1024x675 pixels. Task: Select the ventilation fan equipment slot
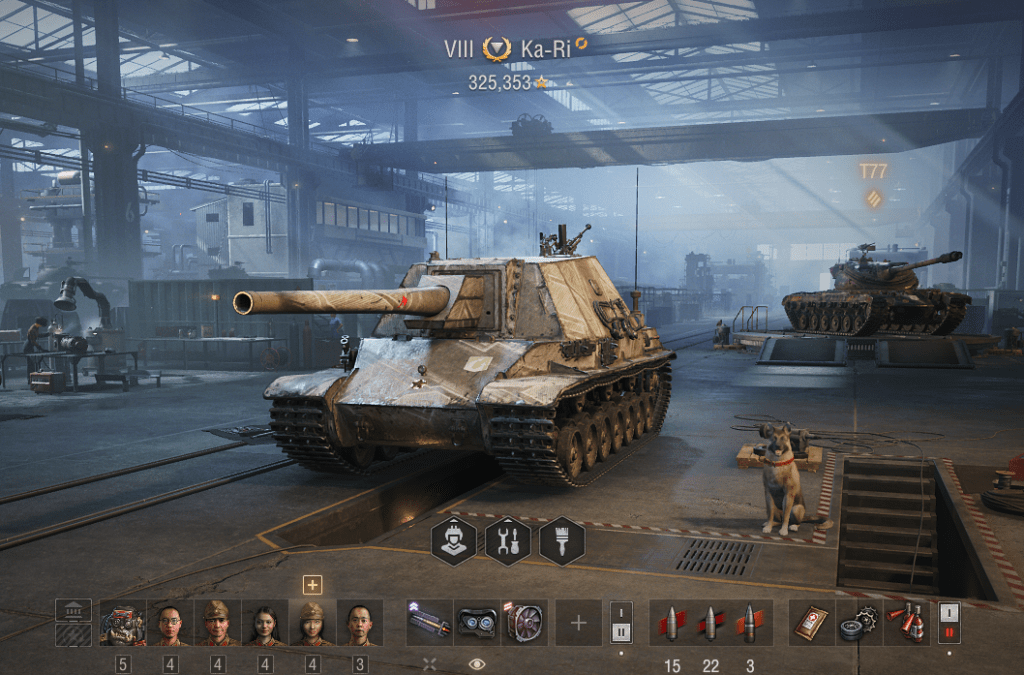point(524,623)
